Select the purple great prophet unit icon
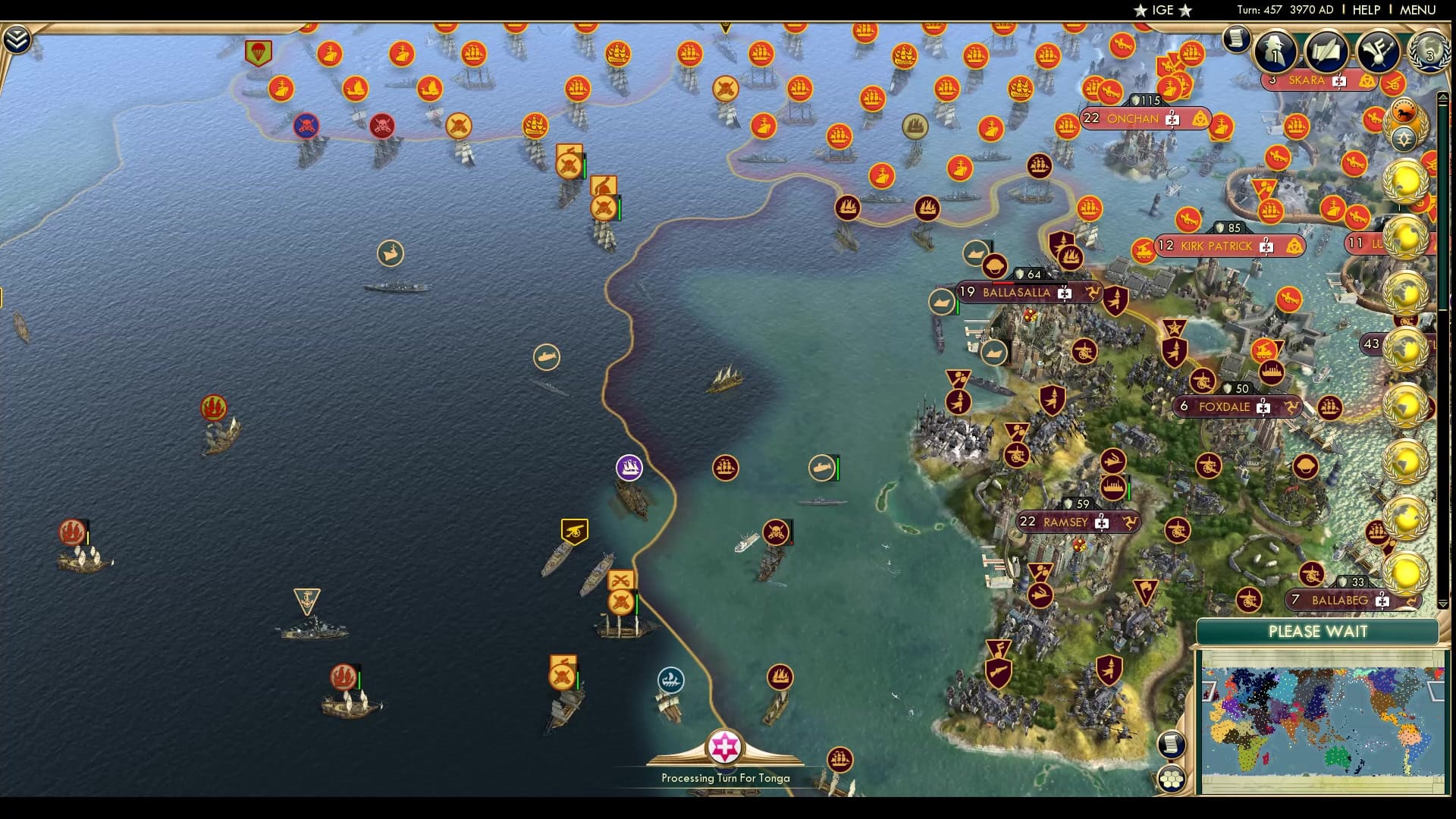The height and width of the screenshot is (819, 1456). [628, 468]
